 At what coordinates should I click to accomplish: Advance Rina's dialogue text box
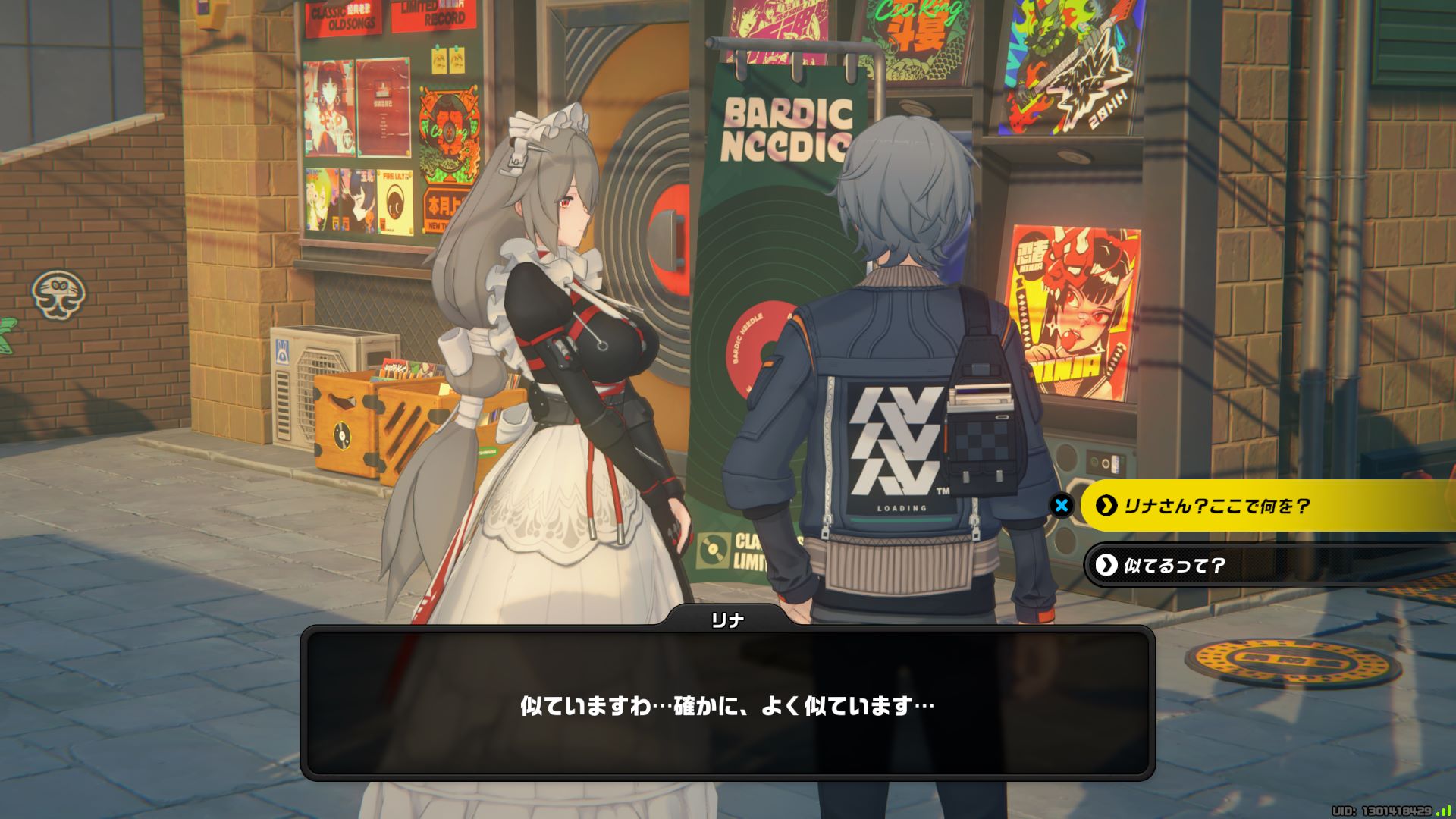pyautogui.click(x=727, y=704)
